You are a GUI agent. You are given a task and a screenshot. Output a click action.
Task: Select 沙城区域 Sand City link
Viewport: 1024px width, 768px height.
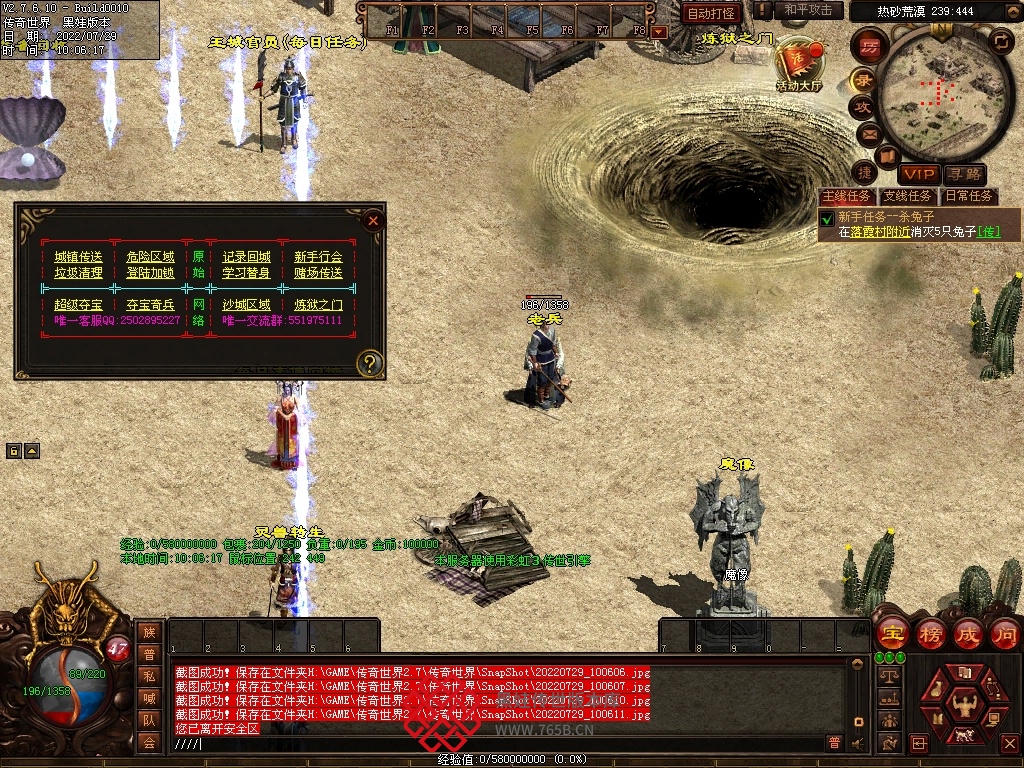coord(246,305)
